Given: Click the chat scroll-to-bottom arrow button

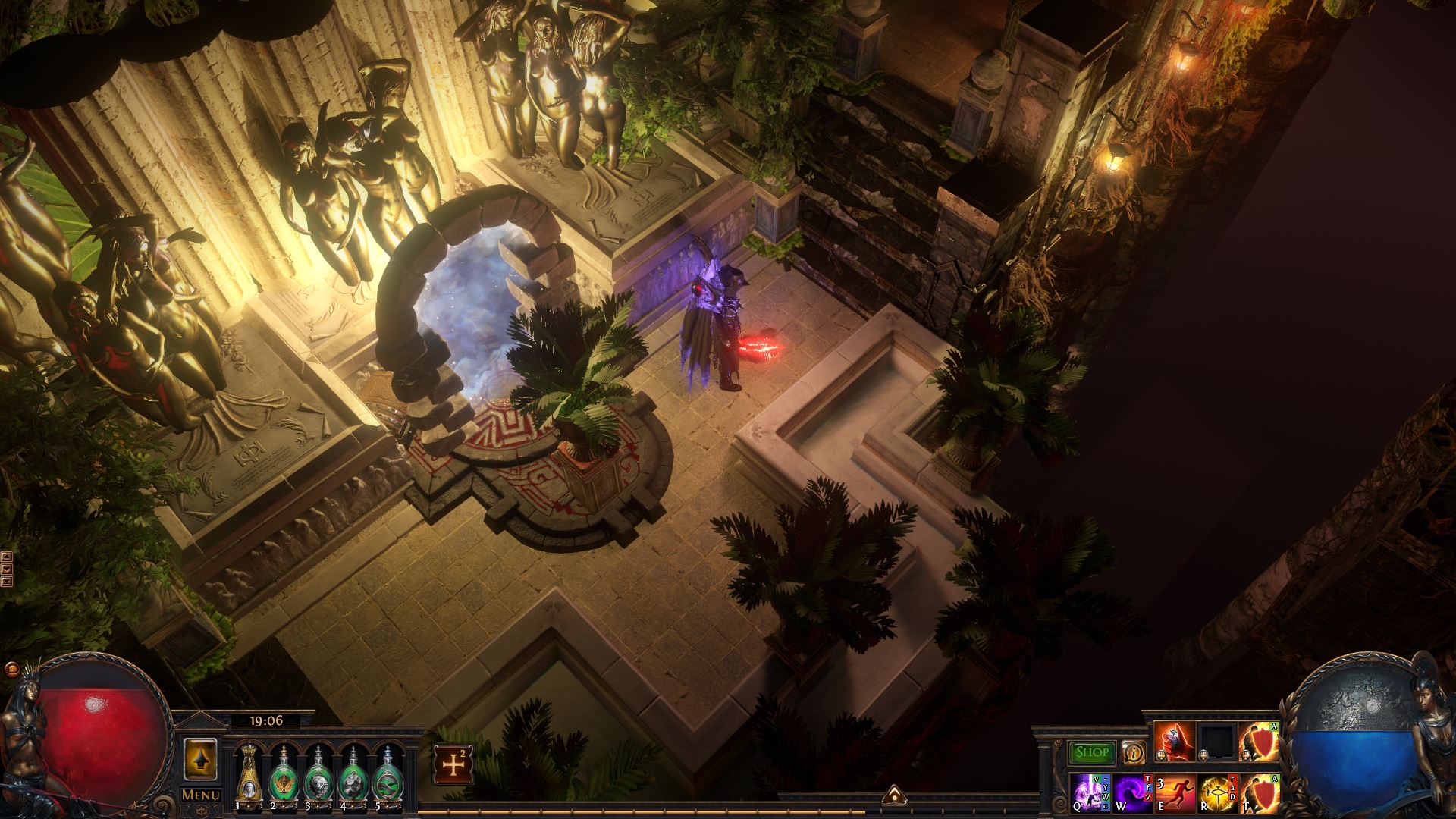Looking at the screenshot, I should click(x=7, y=582).
